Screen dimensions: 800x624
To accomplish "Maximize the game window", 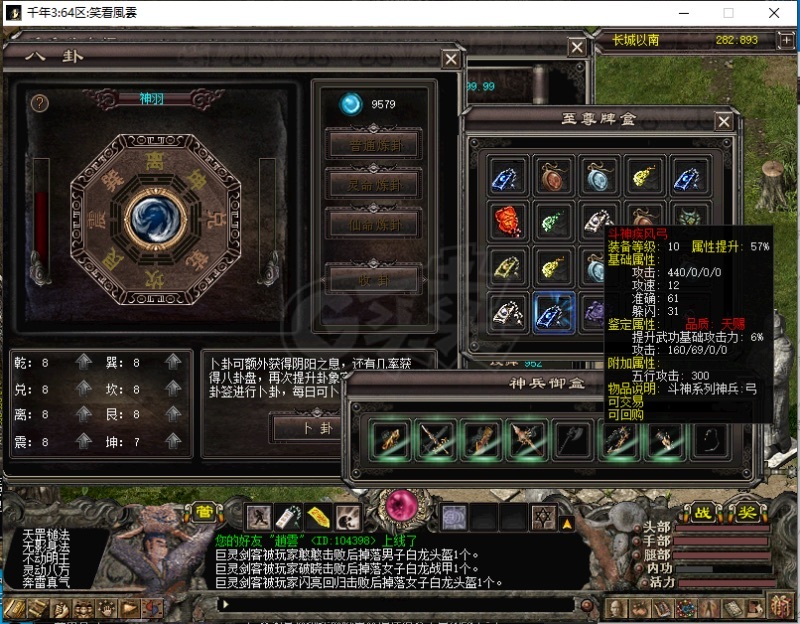I will tap(728, 13).
